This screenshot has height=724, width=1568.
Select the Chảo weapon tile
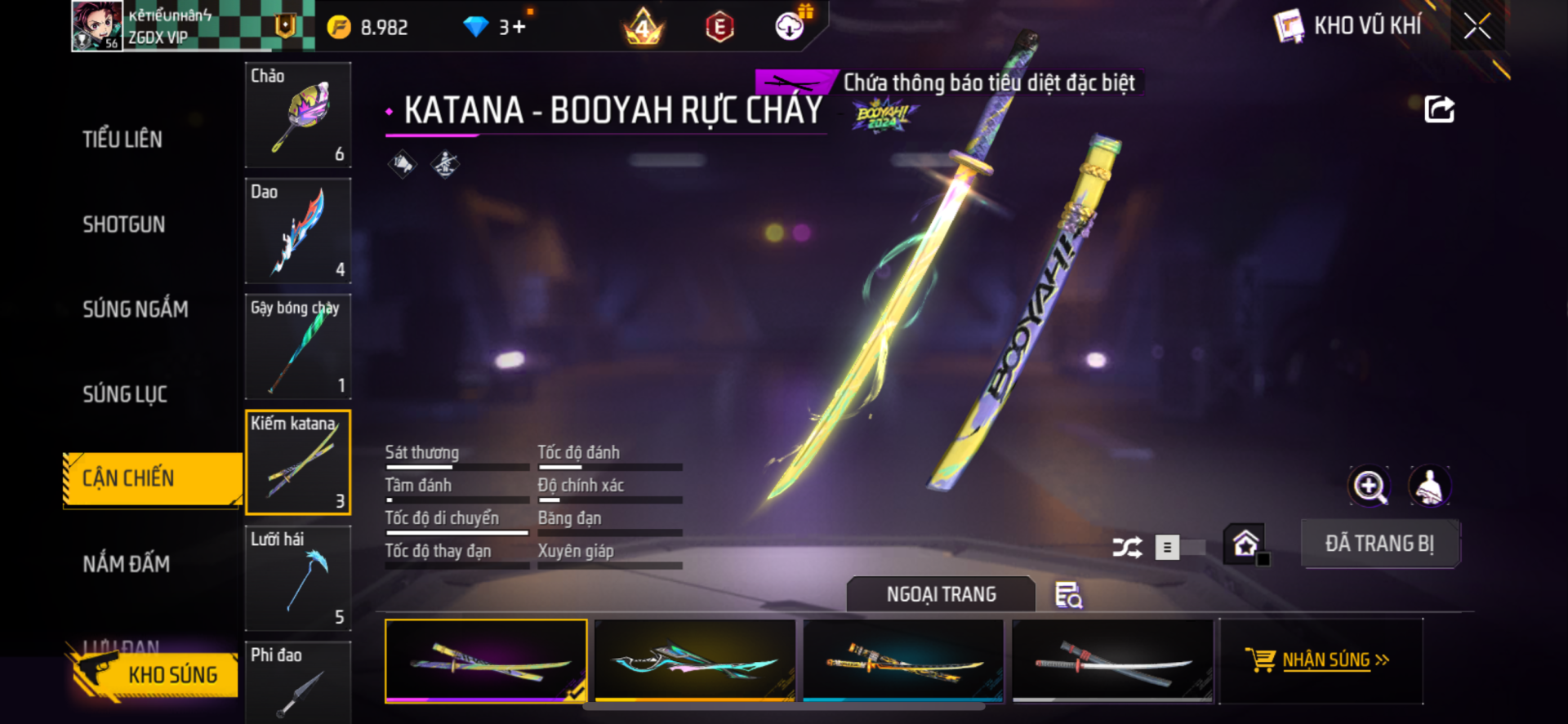(x=298, y=115)
